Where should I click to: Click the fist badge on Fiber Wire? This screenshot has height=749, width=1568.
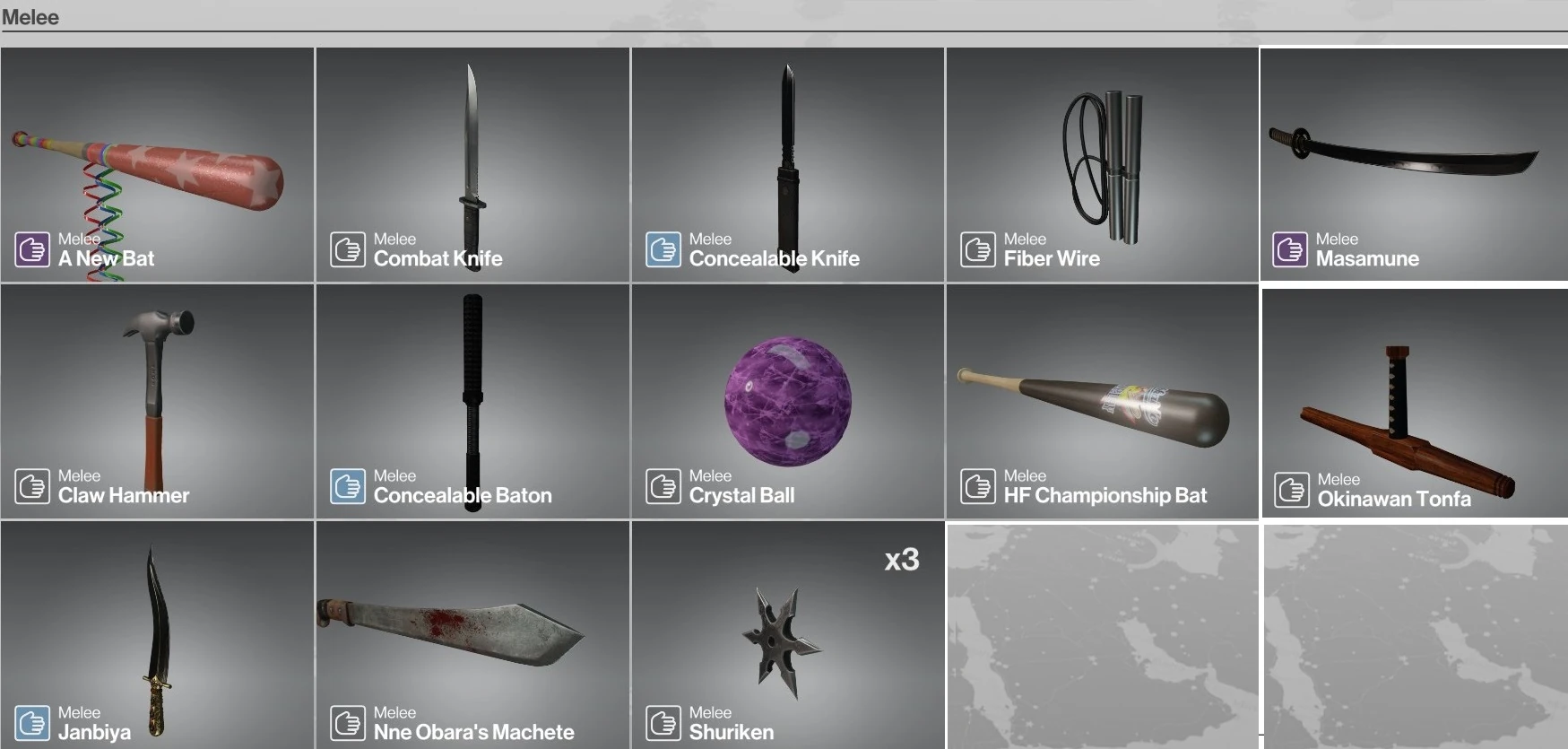point(977,249)
